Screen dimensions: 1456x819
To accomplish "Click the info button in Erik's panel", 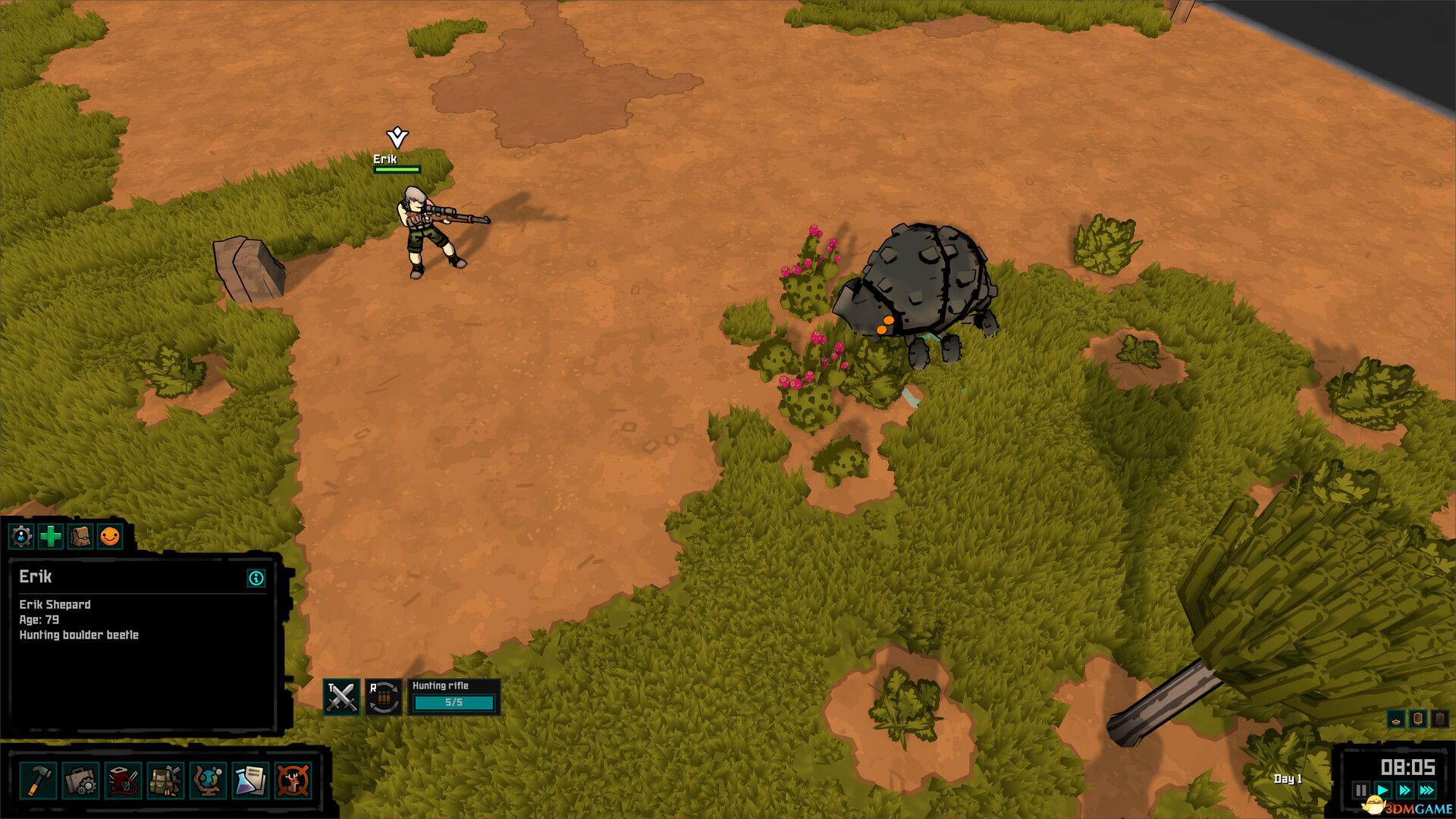I will [256, 579].
